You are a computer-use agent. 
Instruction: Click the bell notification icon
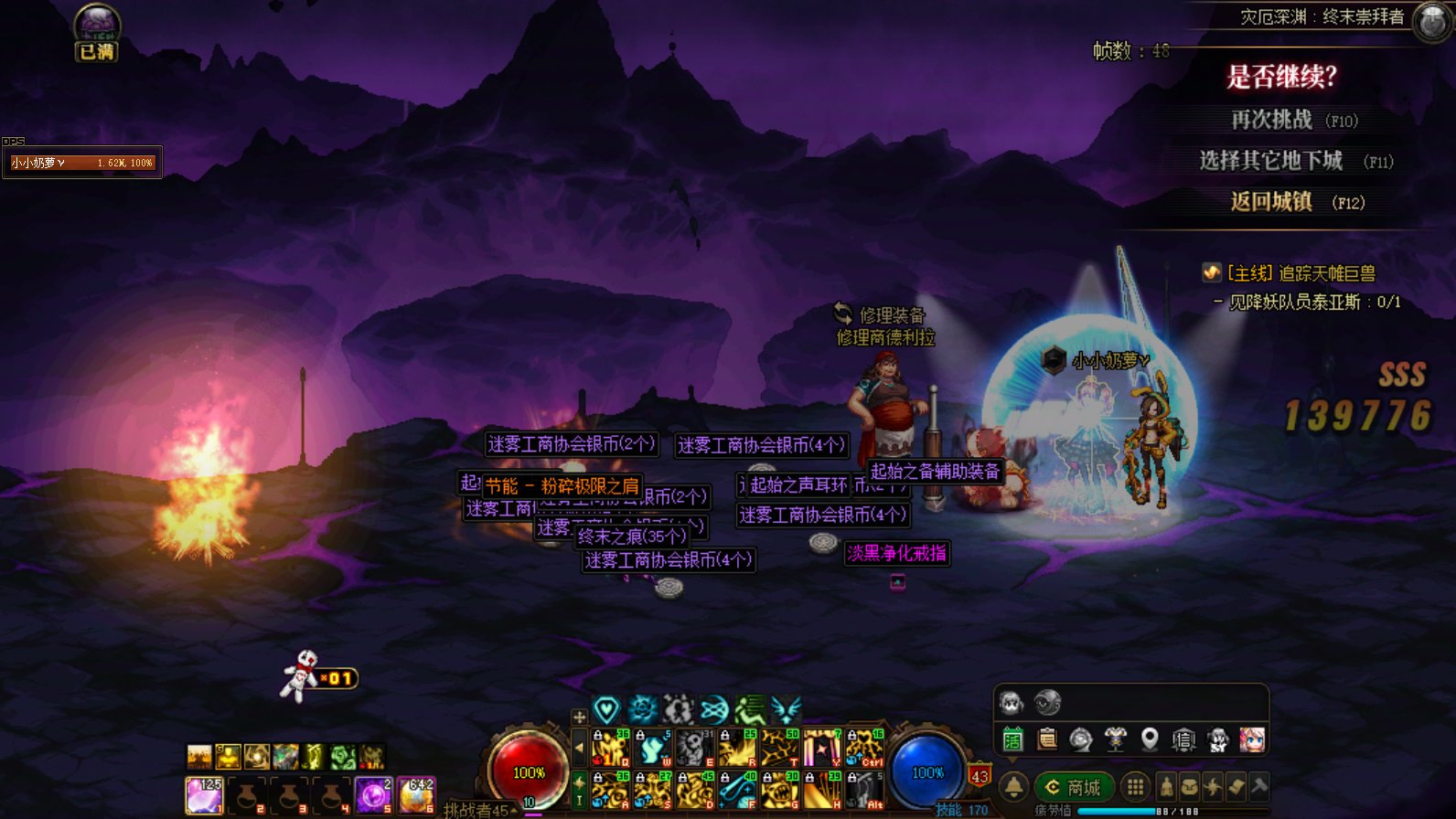[1013, 787]
